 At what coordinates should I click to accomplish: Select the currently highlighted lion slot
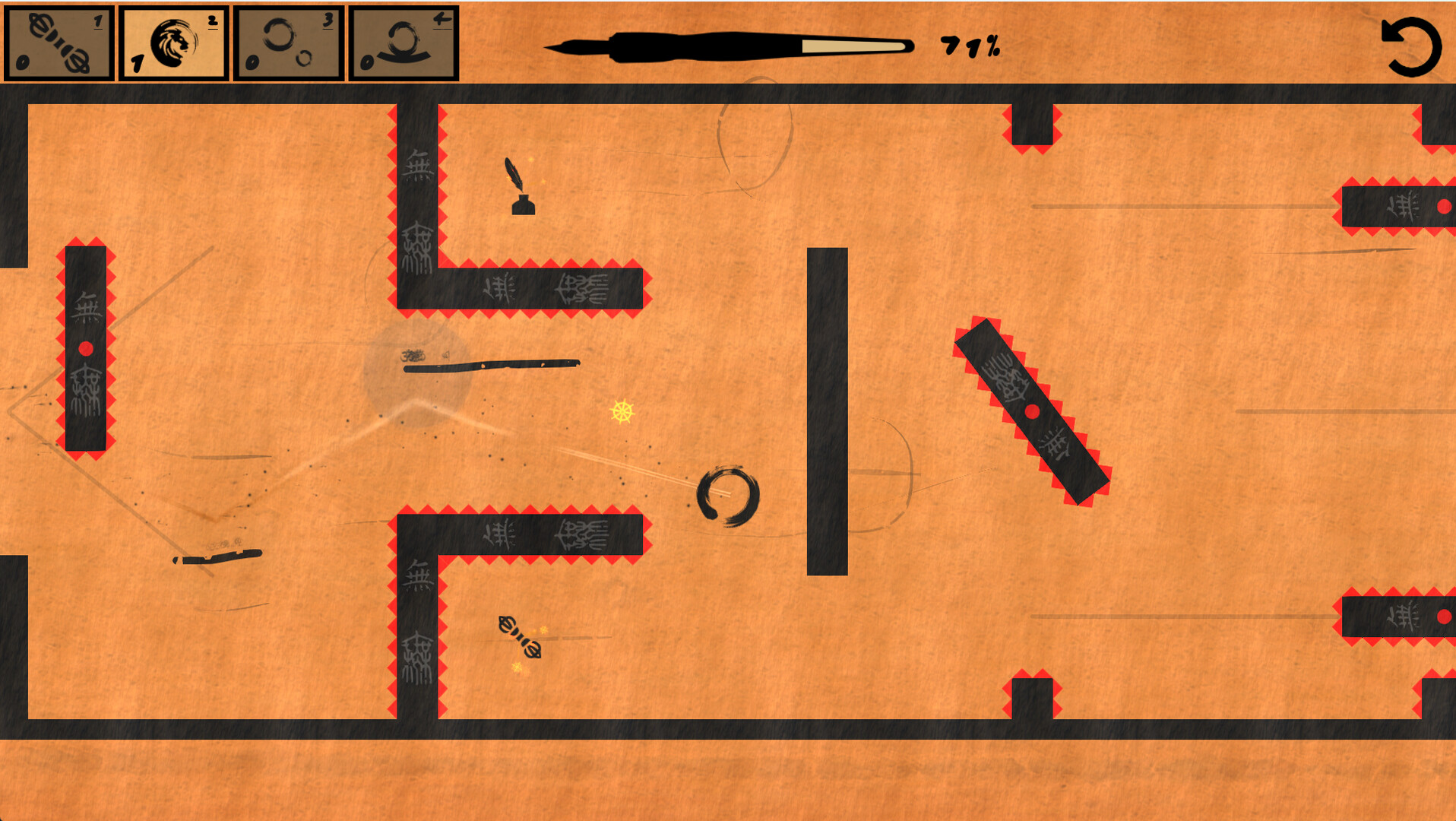(x=173, y=42)
